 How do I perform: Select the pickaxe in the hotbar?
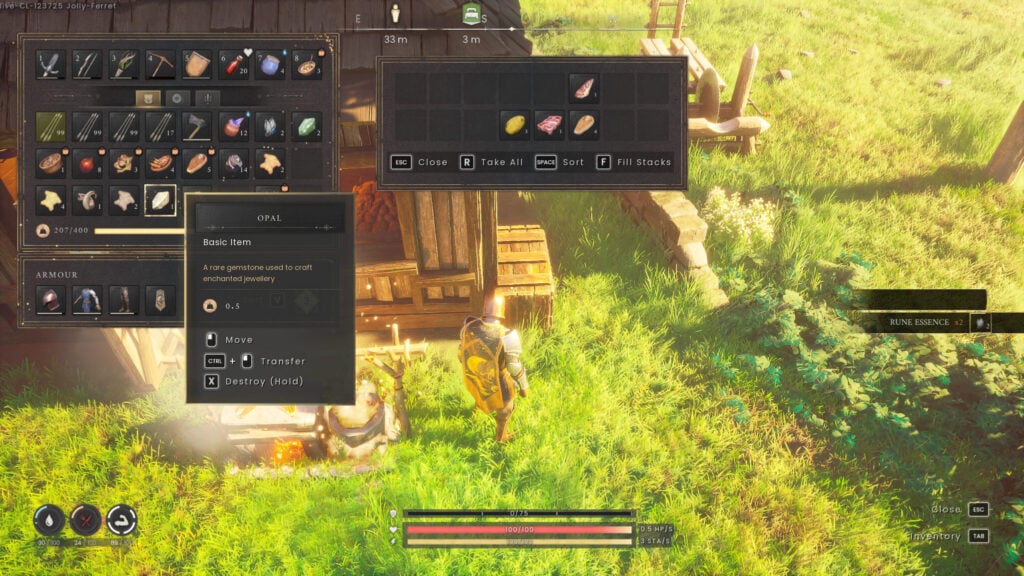[160, 65]
